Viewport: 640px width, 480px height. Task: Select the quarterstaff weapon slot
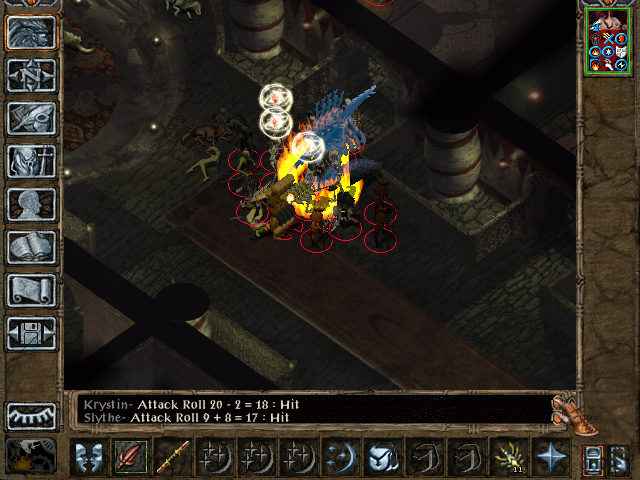coord(172,457)
